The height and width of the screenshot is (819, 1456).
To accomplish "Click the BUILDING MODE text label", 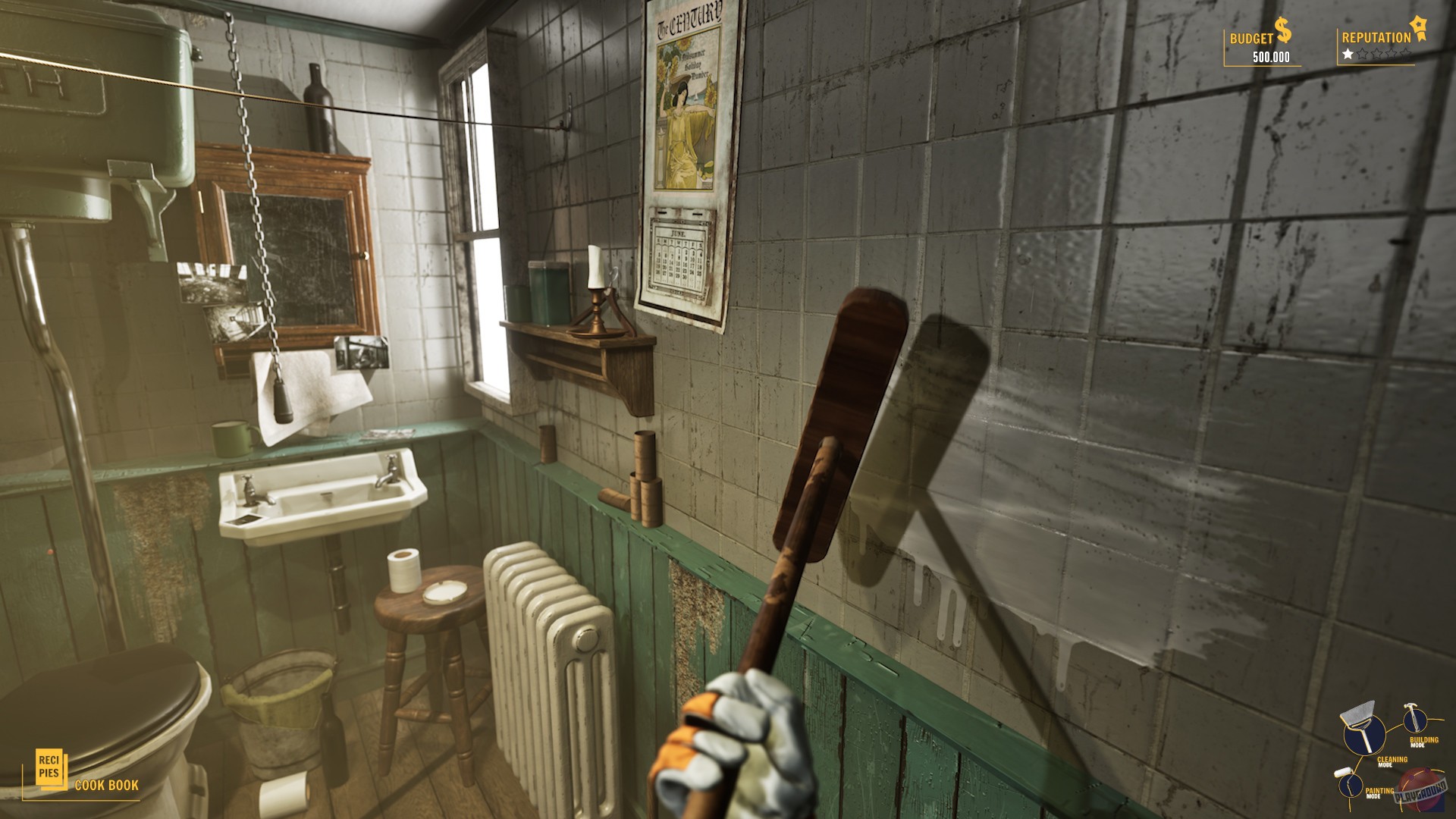I will coord(1423,741).
